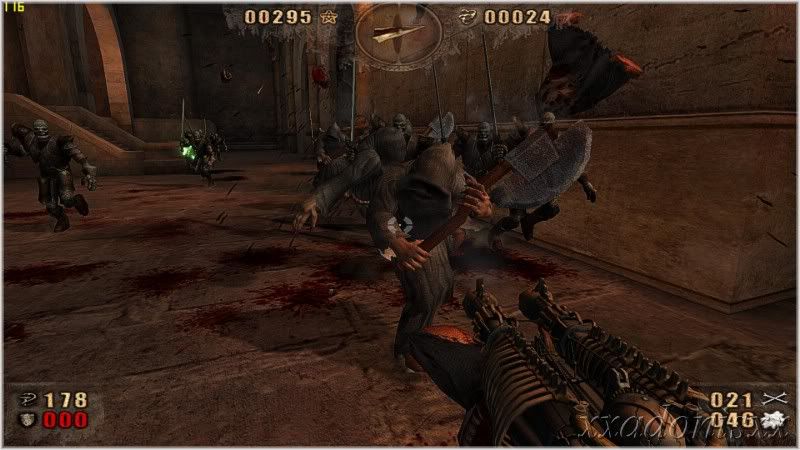Click the primary ammo icon beside 021
Viewport: 800px width, 450px height.
770,400
